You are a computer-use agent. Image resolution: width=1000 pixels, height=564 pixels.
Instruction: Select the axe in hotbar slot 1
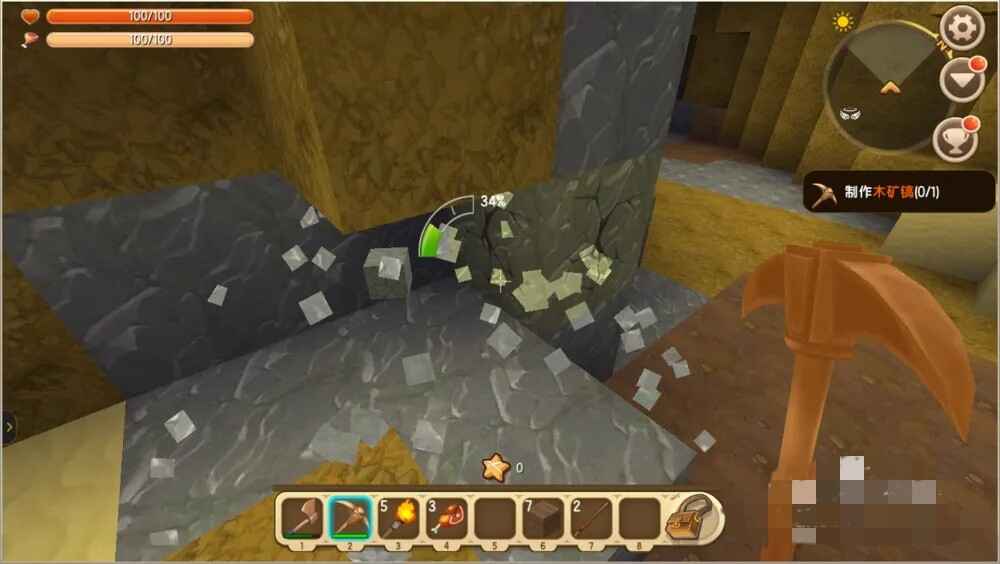(x=301, y=519)
